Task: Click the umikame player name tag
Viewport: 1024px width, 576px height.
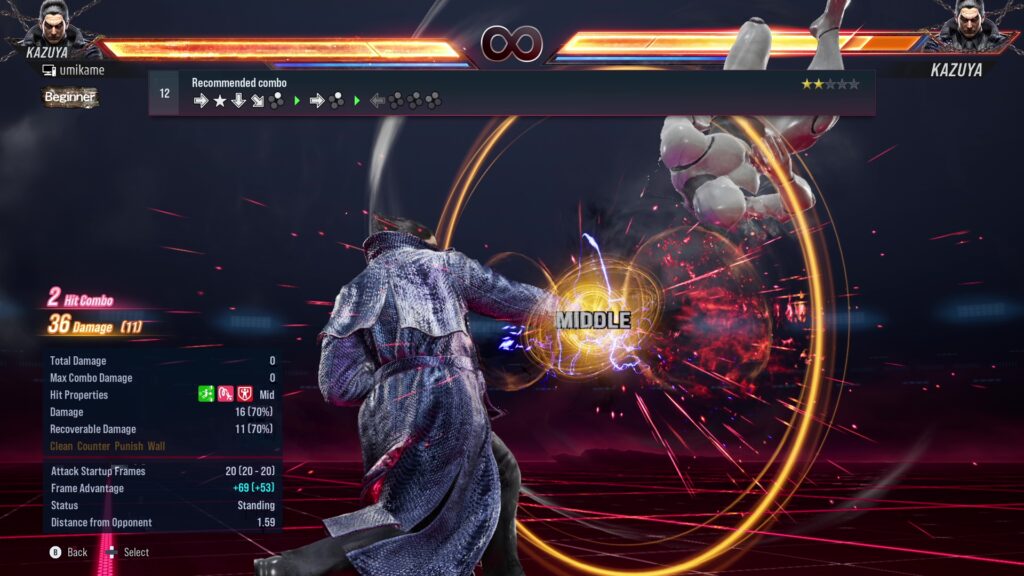Action: pos(73,70)
